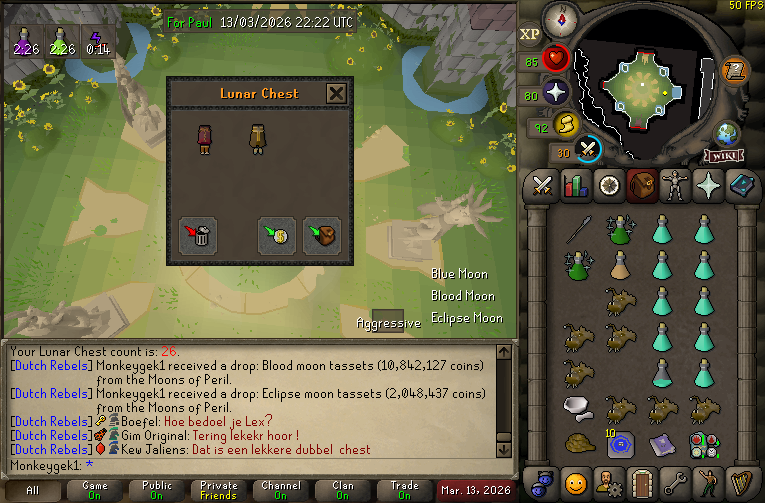Discard loot with the trash can button

pyautogui.click(x=198, y=235)
